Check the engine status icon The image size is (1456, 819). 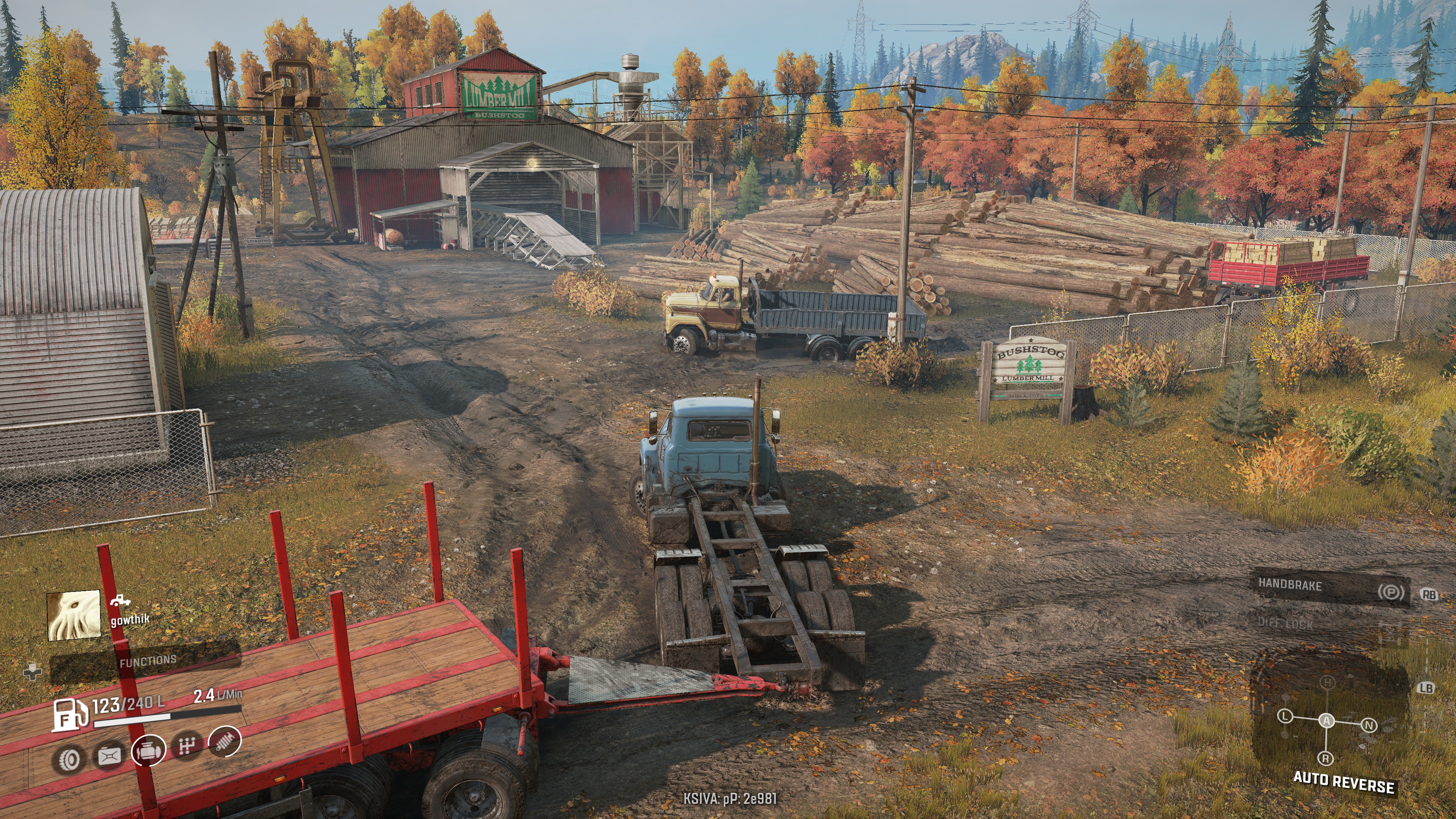coord(149,750)
